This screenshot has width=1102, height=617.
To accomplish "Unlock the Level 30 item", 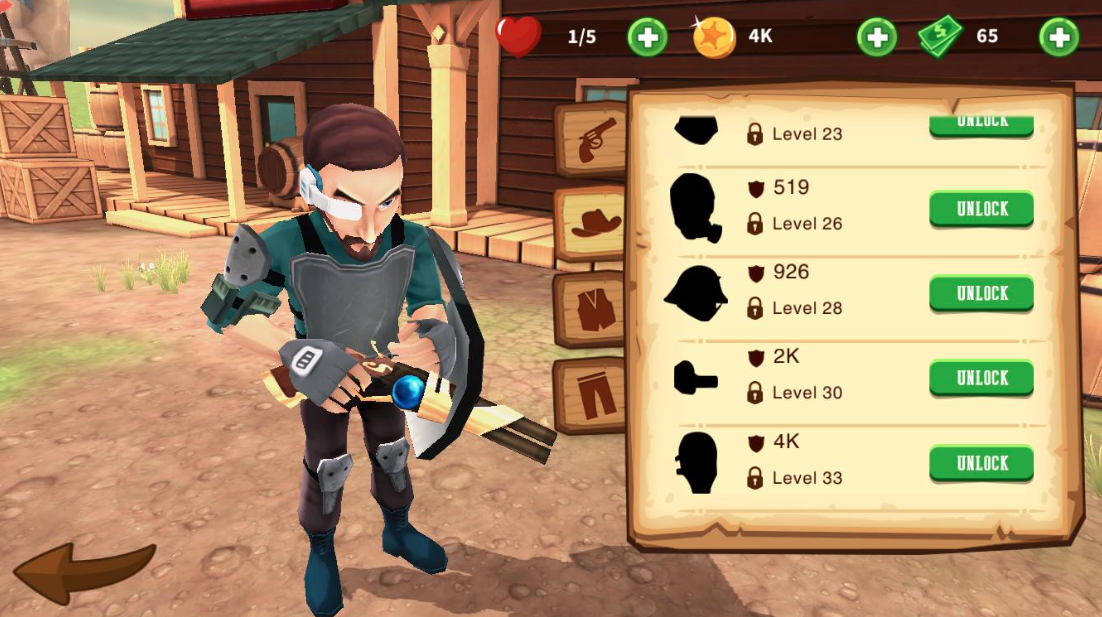I will pos(981,378).
